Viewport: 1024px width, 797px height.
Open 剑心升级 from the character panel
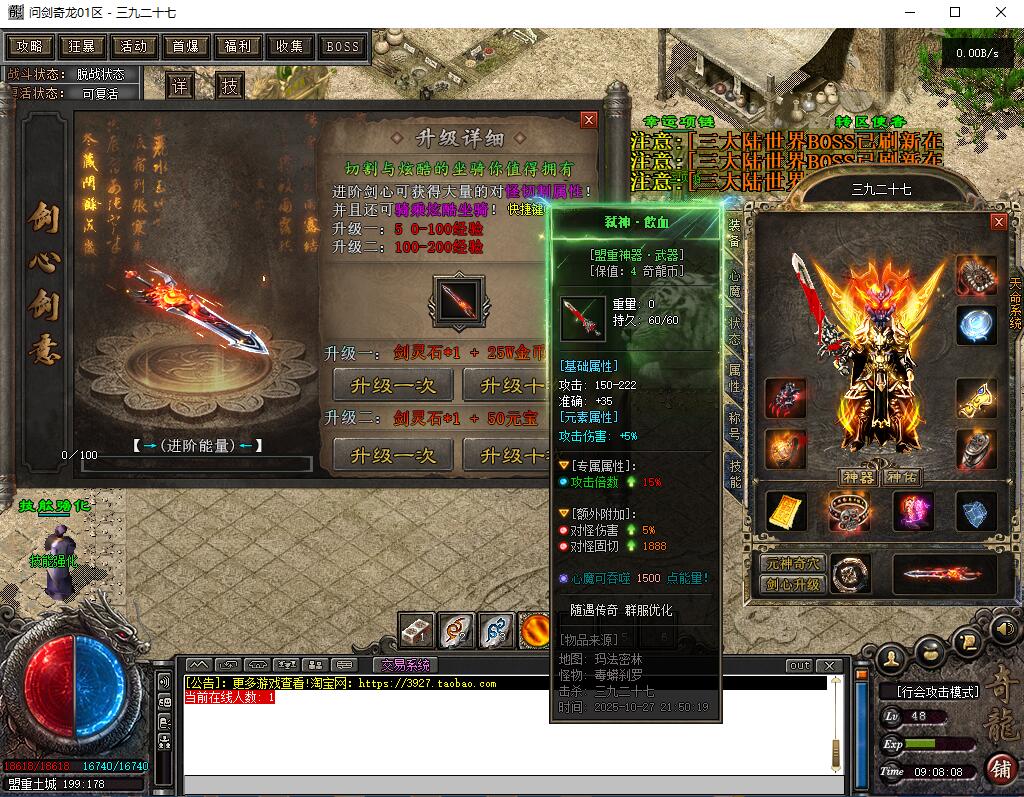click(x=792, y=585)
